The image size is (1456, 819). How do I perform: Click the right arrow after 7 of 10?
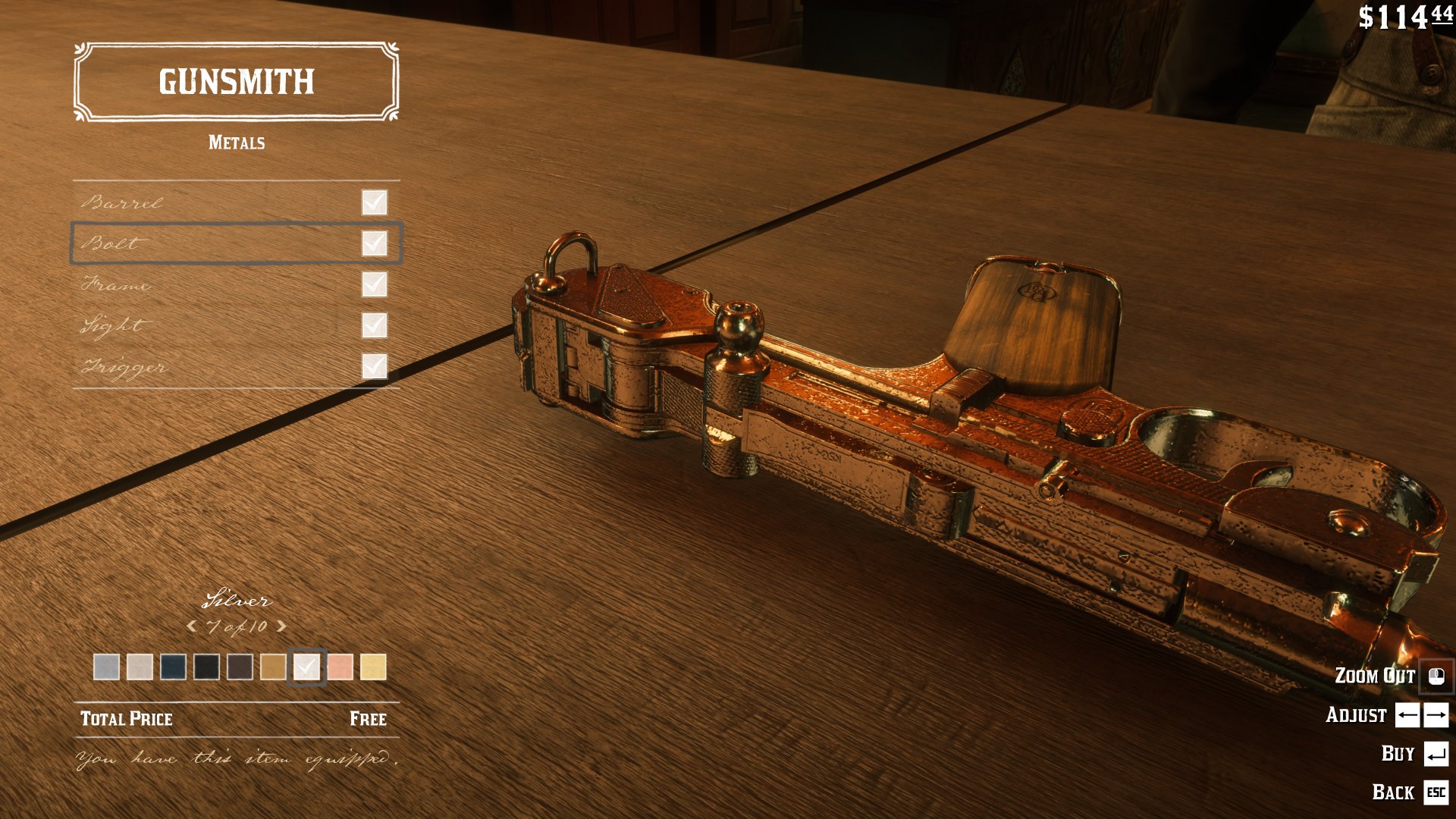[x=281, y=628]
